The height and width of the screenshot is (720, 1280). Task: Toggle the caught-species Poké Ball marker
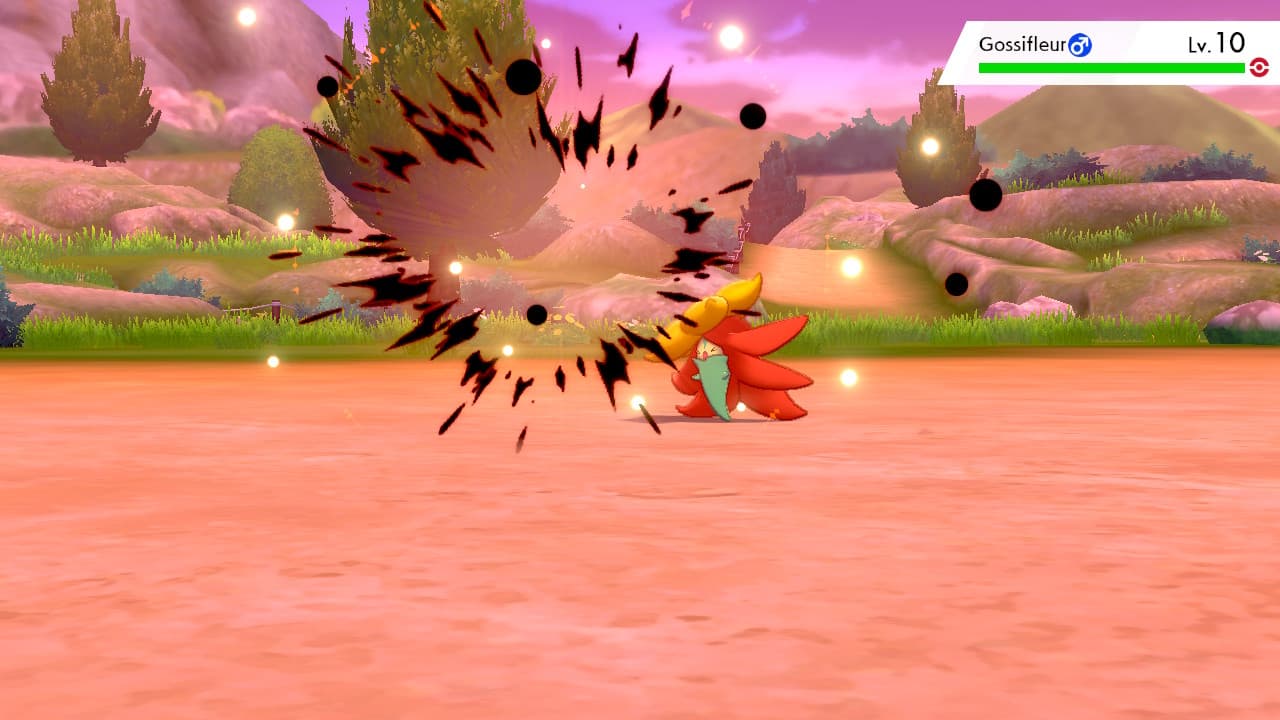pyautogui.click(x=1258, y=66)
